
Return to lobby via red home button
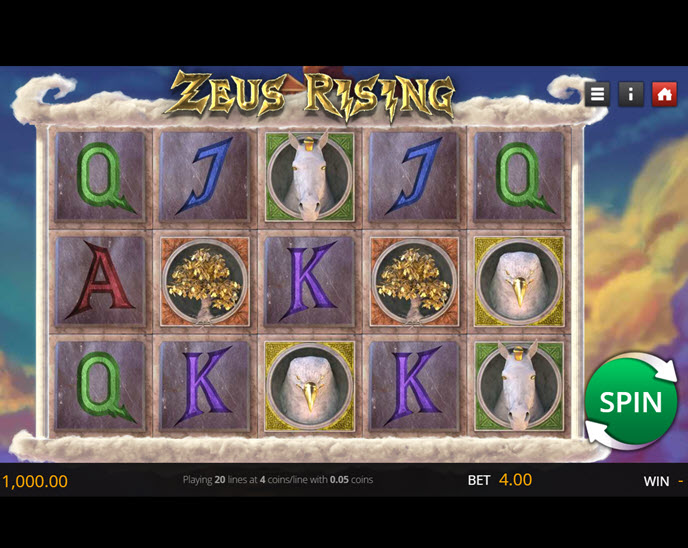pyautogui.click(x=664, y=94)
